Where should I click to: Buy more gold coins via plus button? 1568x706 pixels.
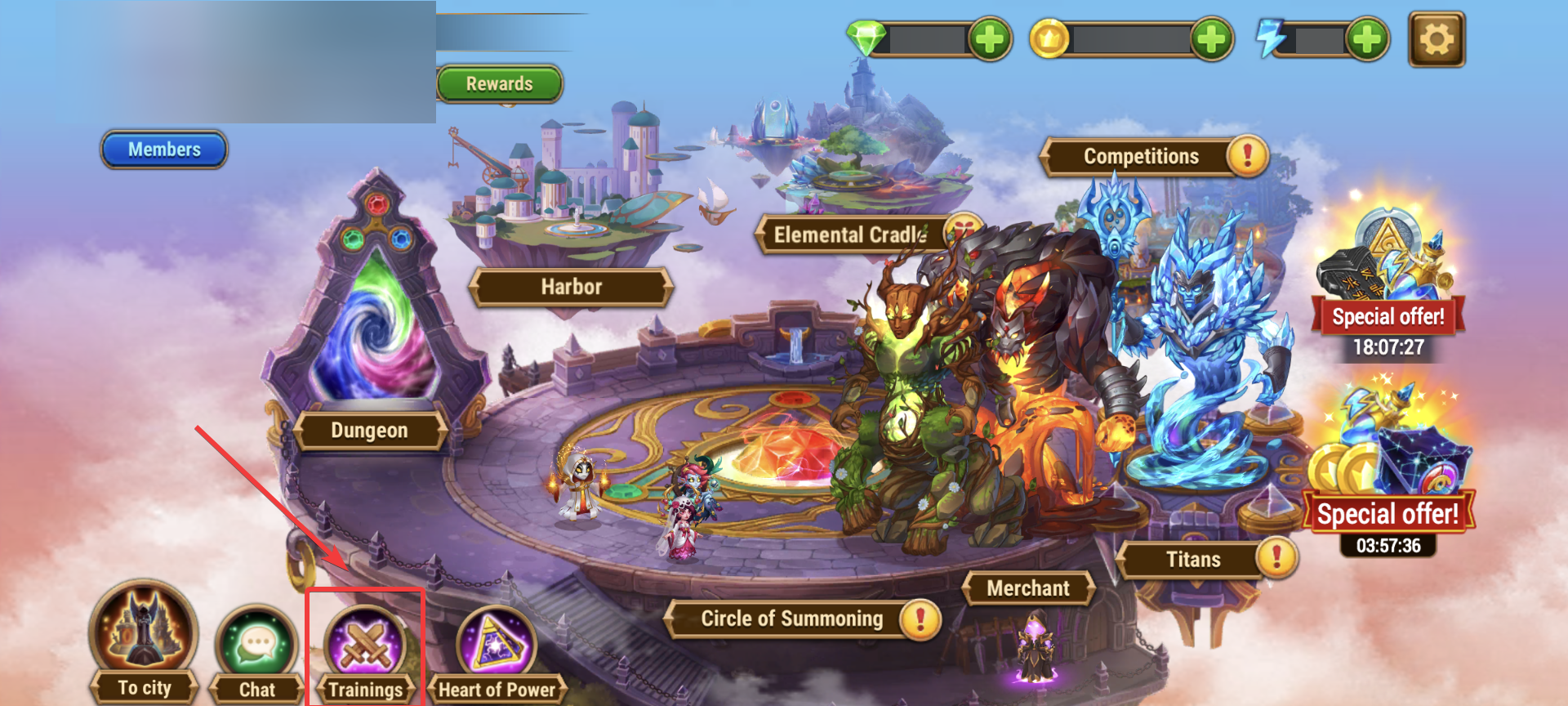(1211, 38)
